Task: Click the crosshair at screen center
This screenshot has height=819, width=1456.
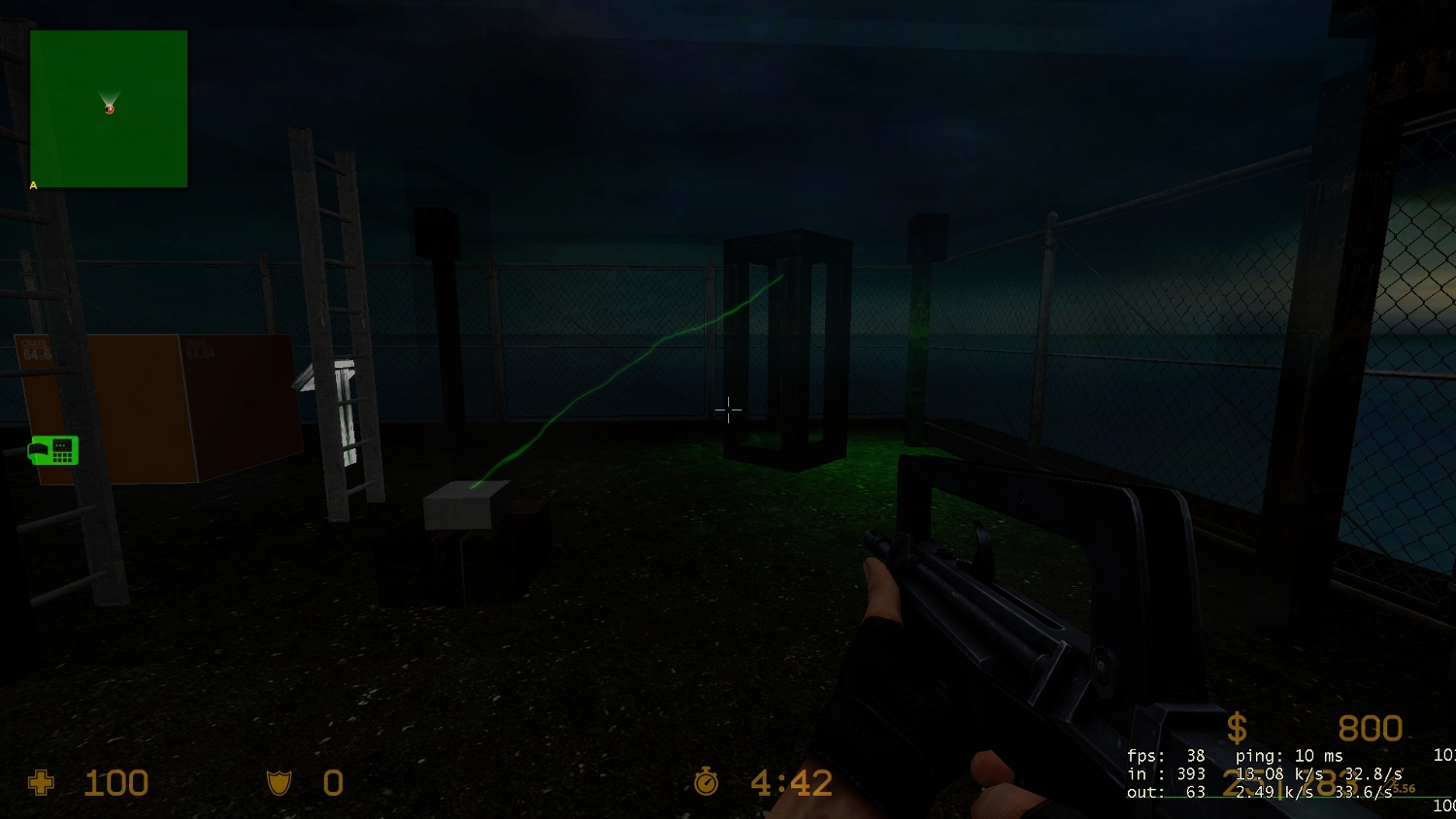Action: click(728, 410)
